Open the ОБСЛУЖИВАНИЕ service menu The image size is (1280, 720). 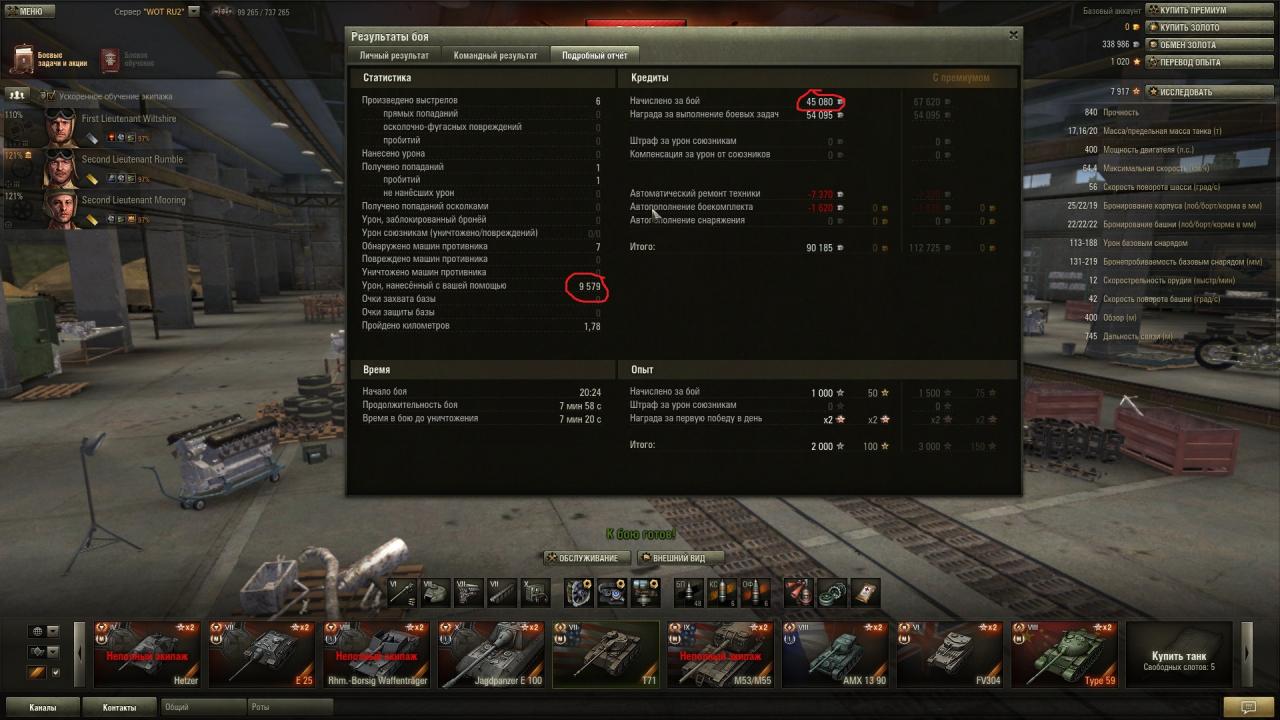point(588,558)
